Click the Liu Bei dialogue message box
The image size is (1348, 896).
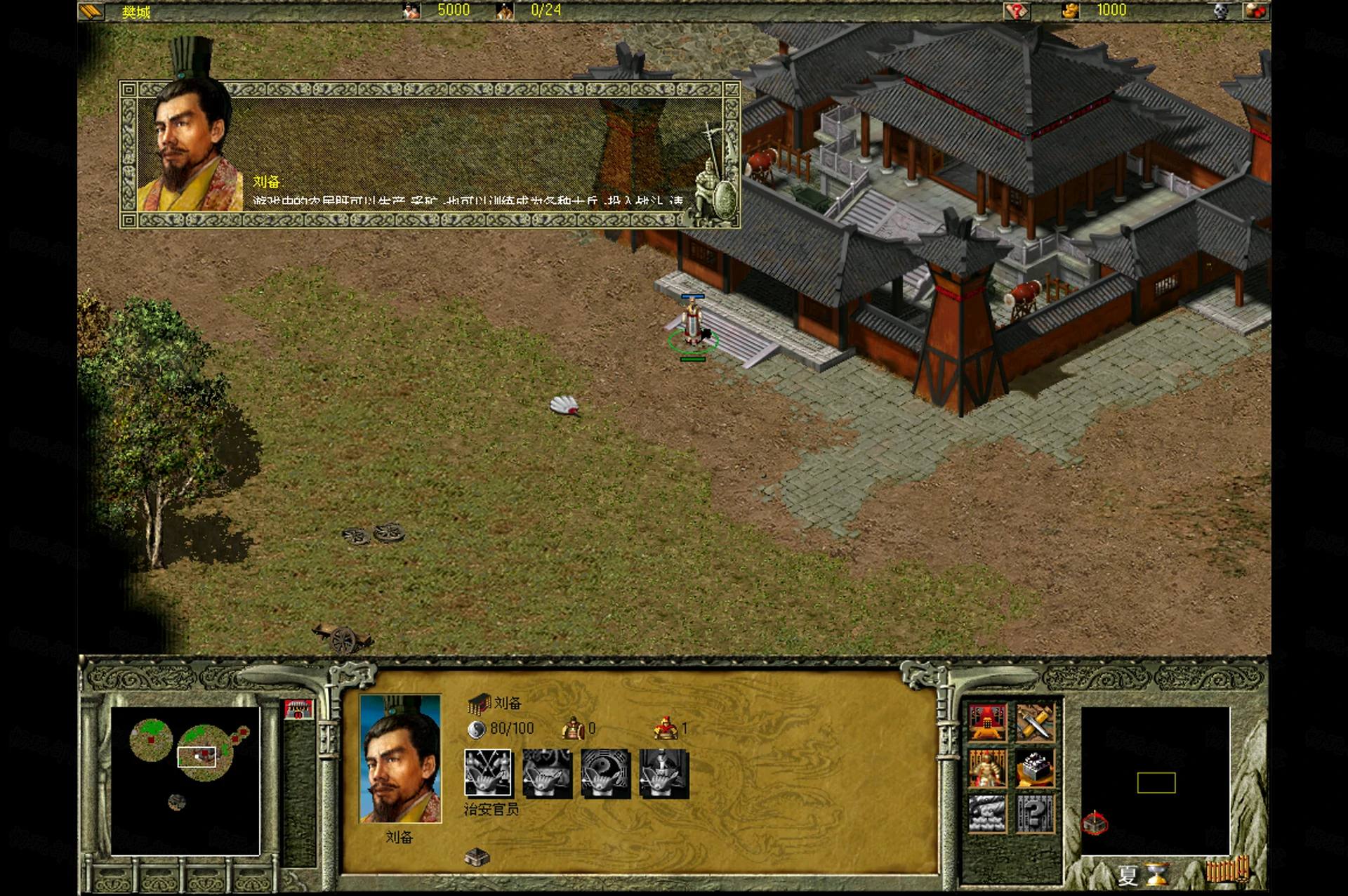tap(430, 154)
